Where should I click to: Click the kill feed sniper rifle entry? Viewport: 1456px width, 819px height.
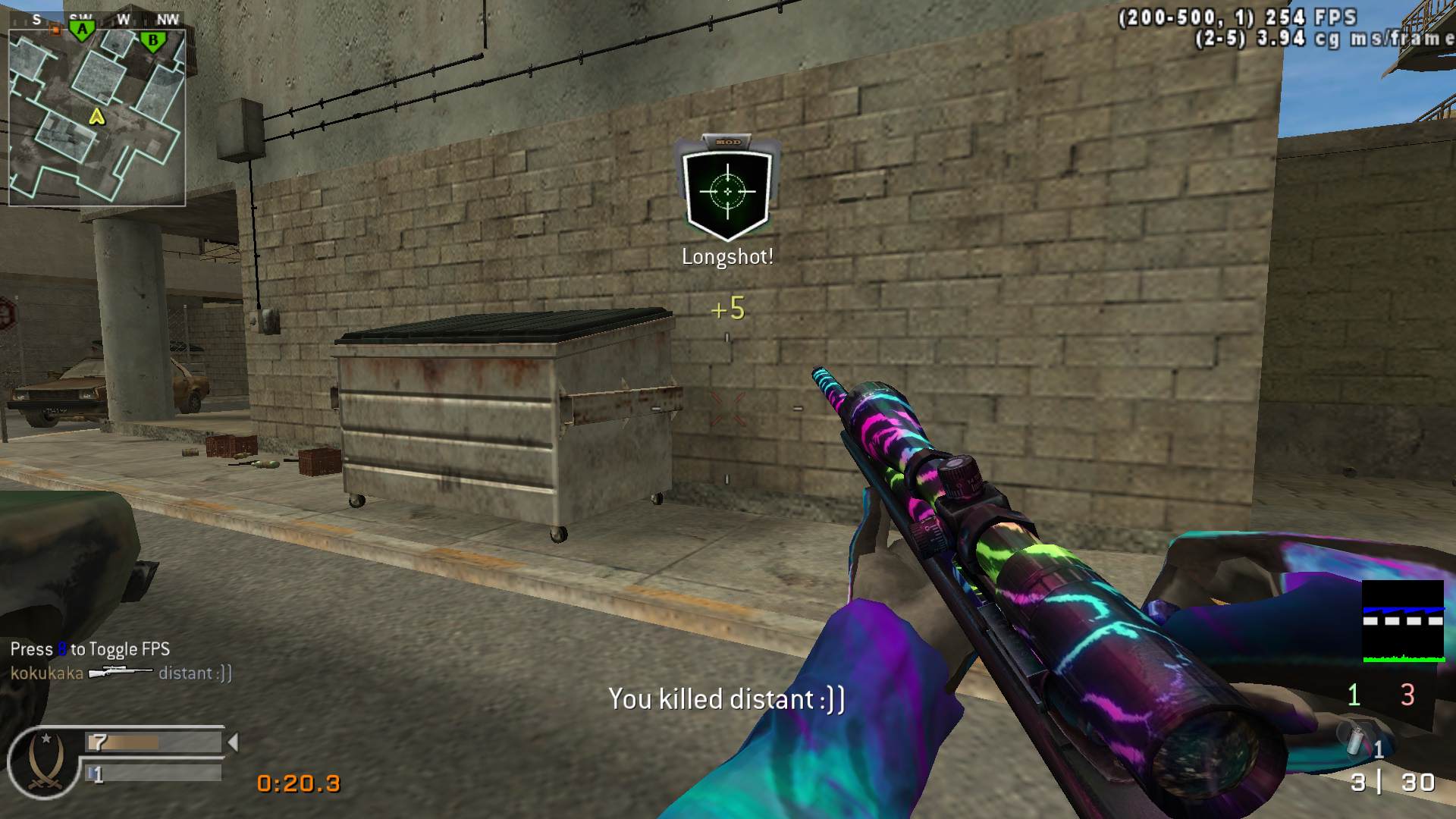[121, 673]
